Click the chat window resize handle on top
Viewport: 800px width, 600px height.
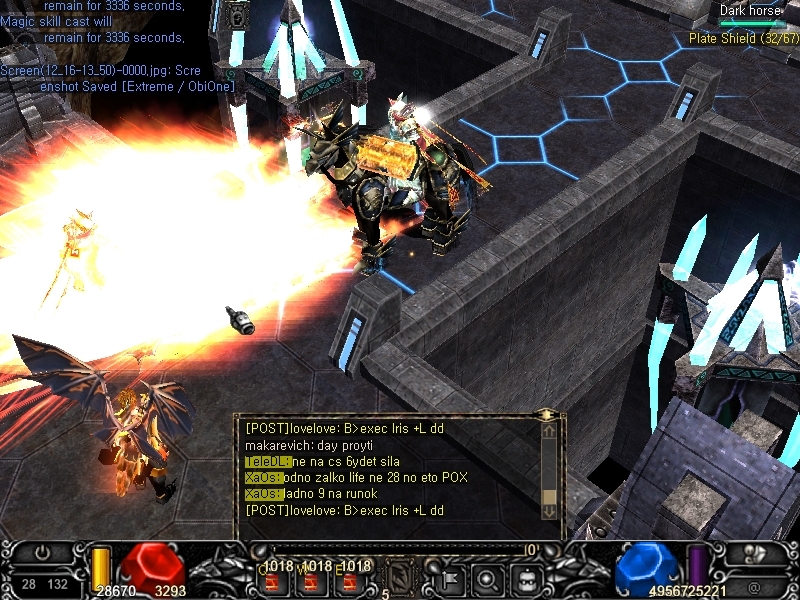point(546,413)
